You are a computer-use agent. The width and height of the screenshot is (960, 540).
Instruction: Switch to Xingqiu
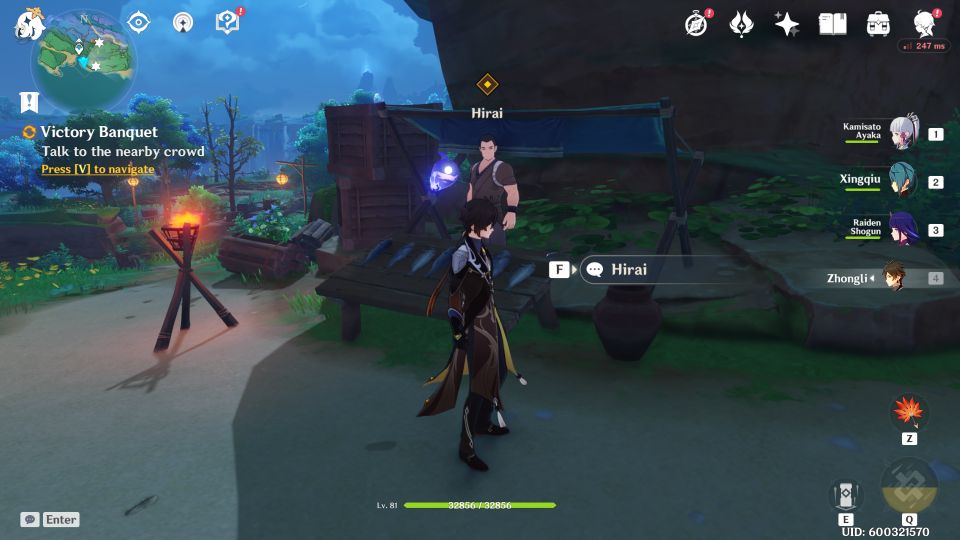(902, 182)
